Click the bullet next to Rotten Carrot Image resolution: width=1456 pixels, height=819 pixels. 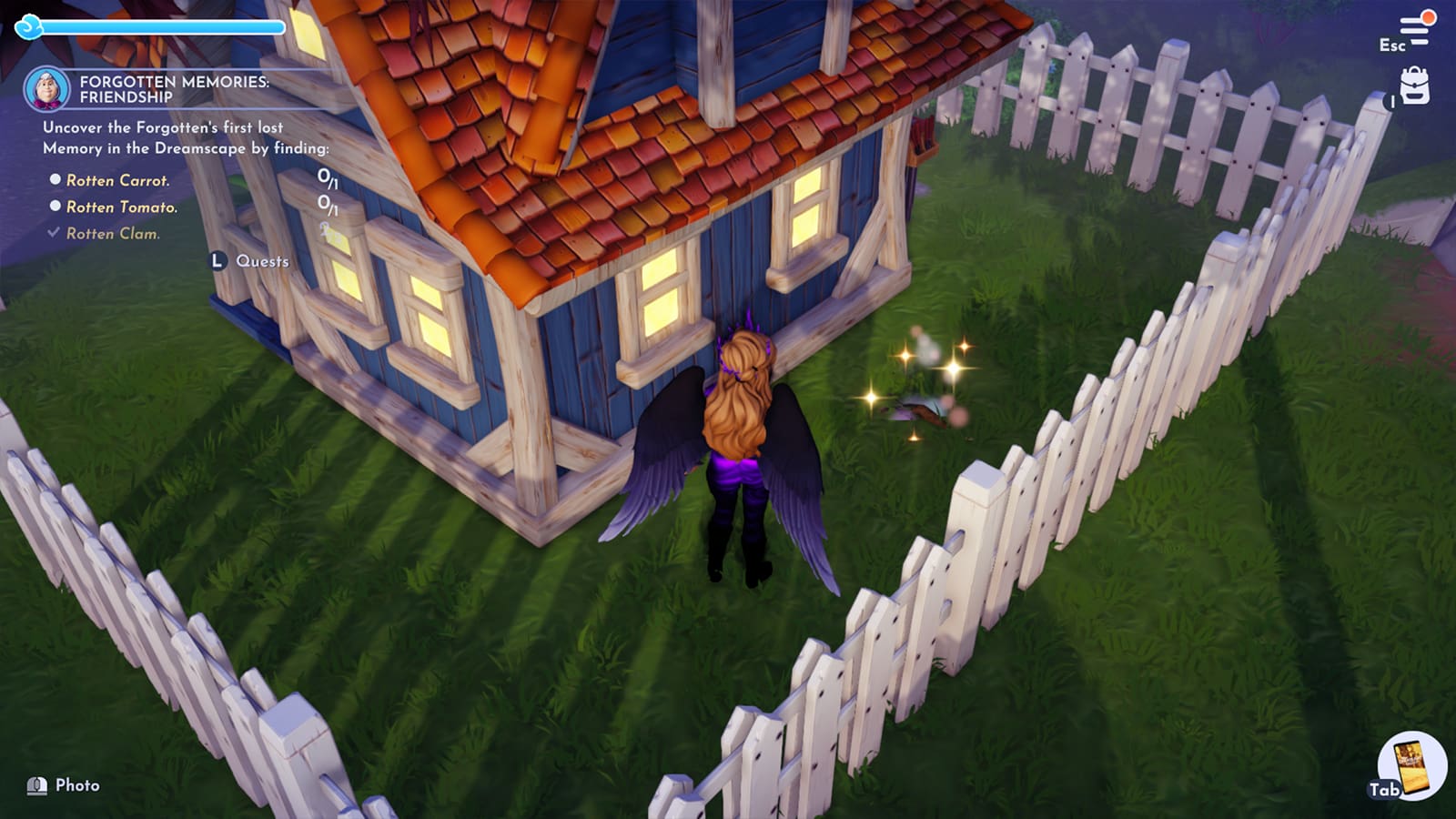click(x=55, y=180)
